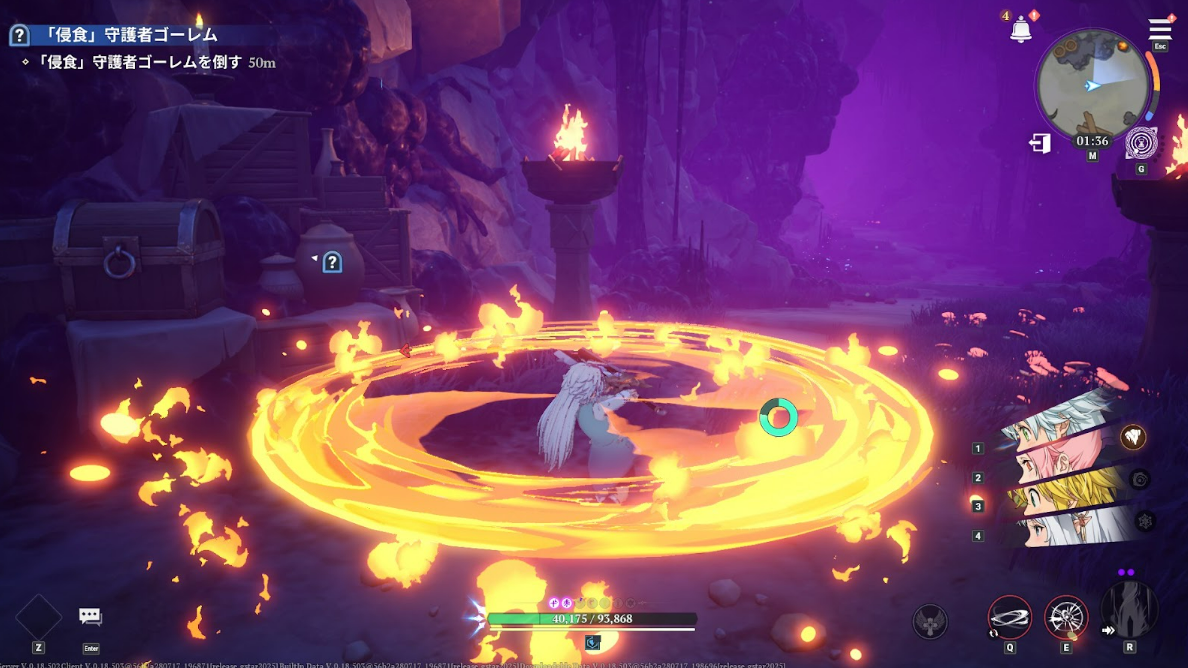Image resolution: width=1188 pixels, height=668 pixels.
Task: Switch to the green-haired first party member
Action: (1060, 428)
